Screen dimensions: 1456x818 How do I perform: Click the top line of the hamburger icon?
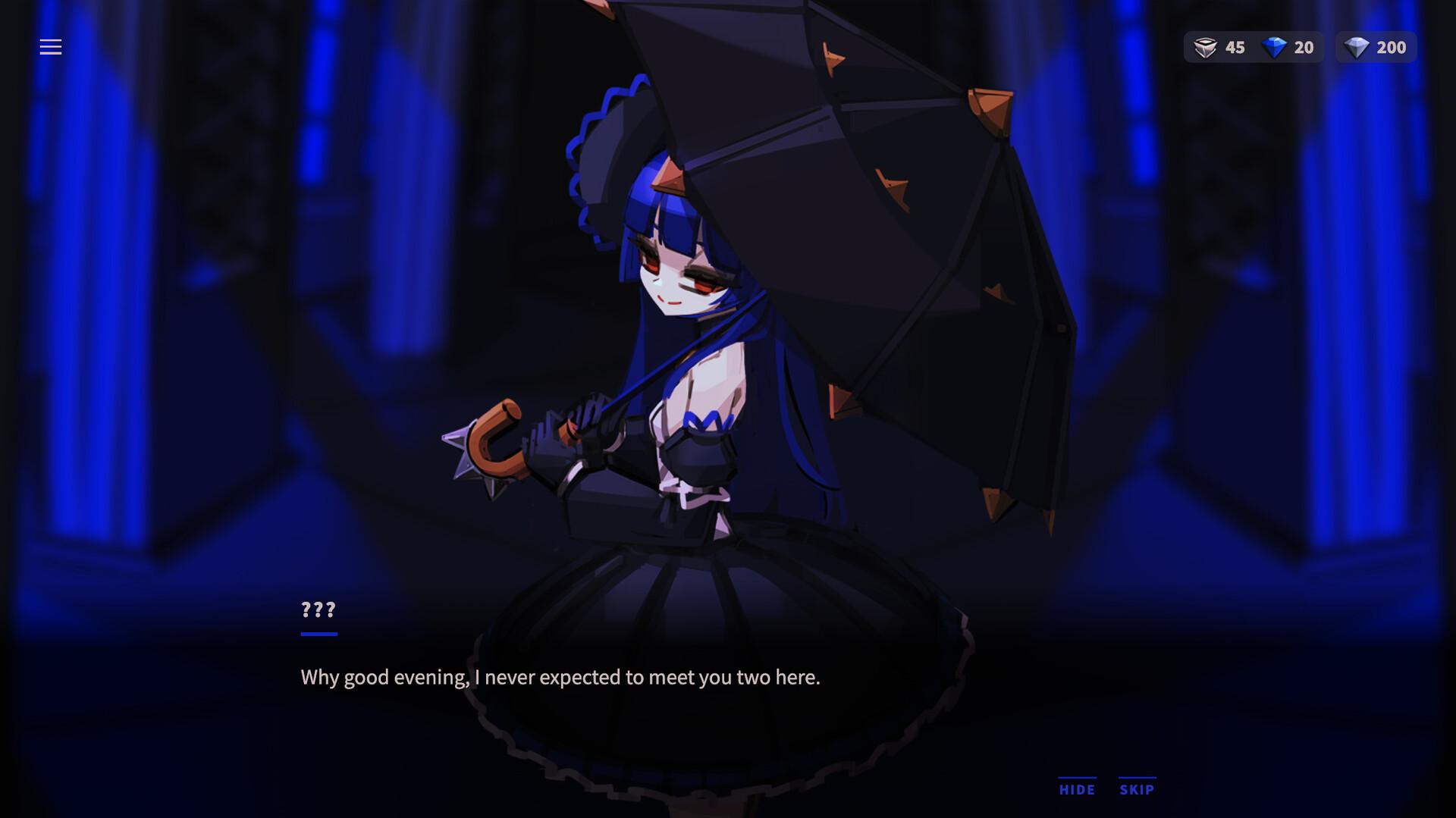51,39
